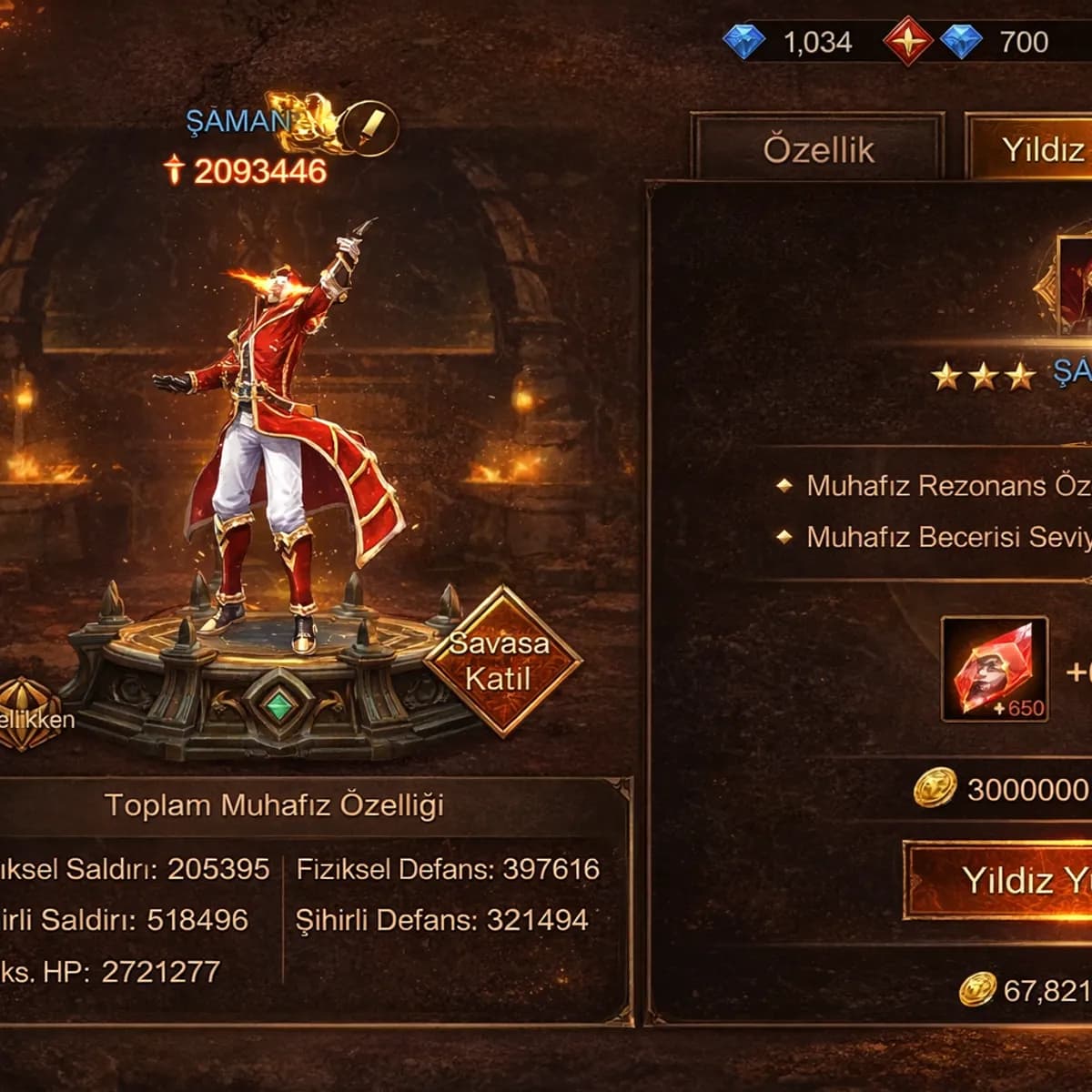Click the pencil rename icon beside ŞAMAN
1092x1092 pixels.
372,126
